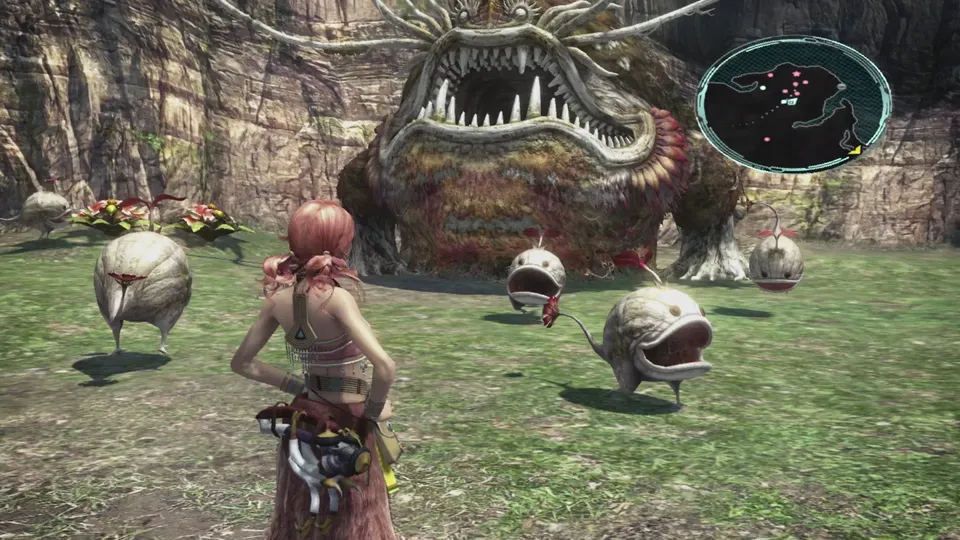Open the oval minimap
The height and width of the screenshot is (540, 960).
(793, 104)
